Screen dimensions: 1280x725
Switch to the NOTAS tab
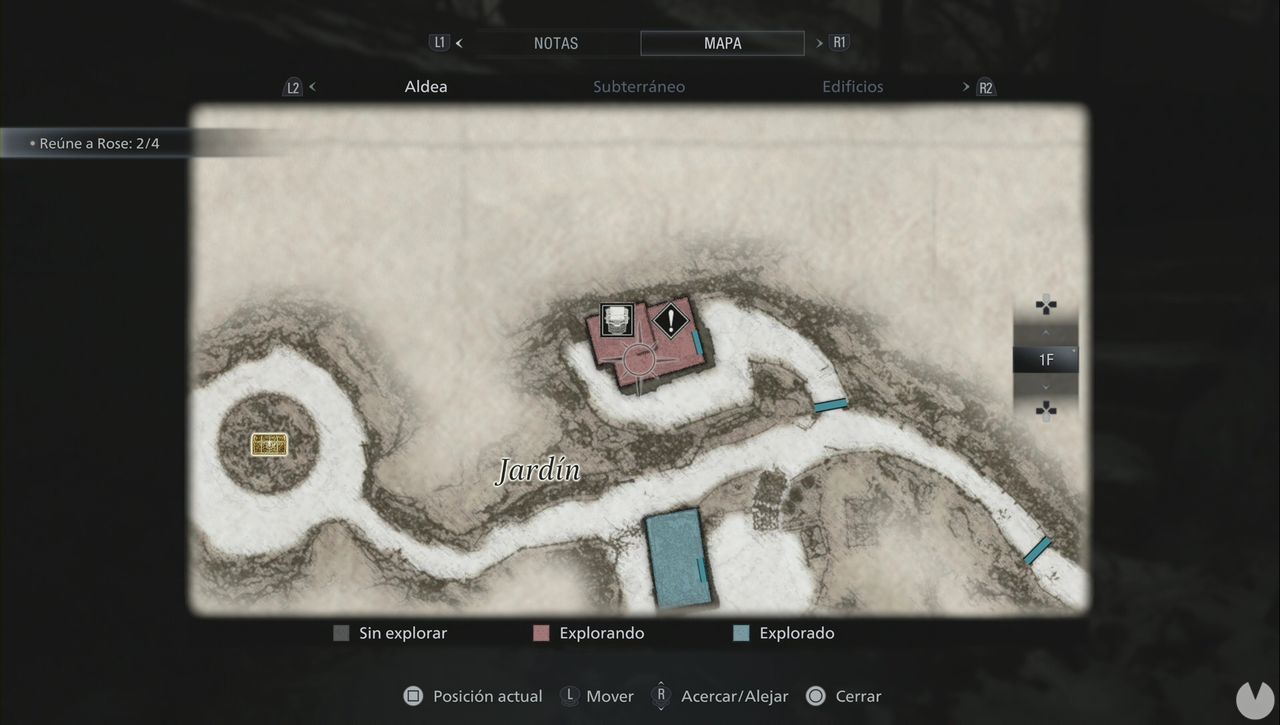click(555, 43)
